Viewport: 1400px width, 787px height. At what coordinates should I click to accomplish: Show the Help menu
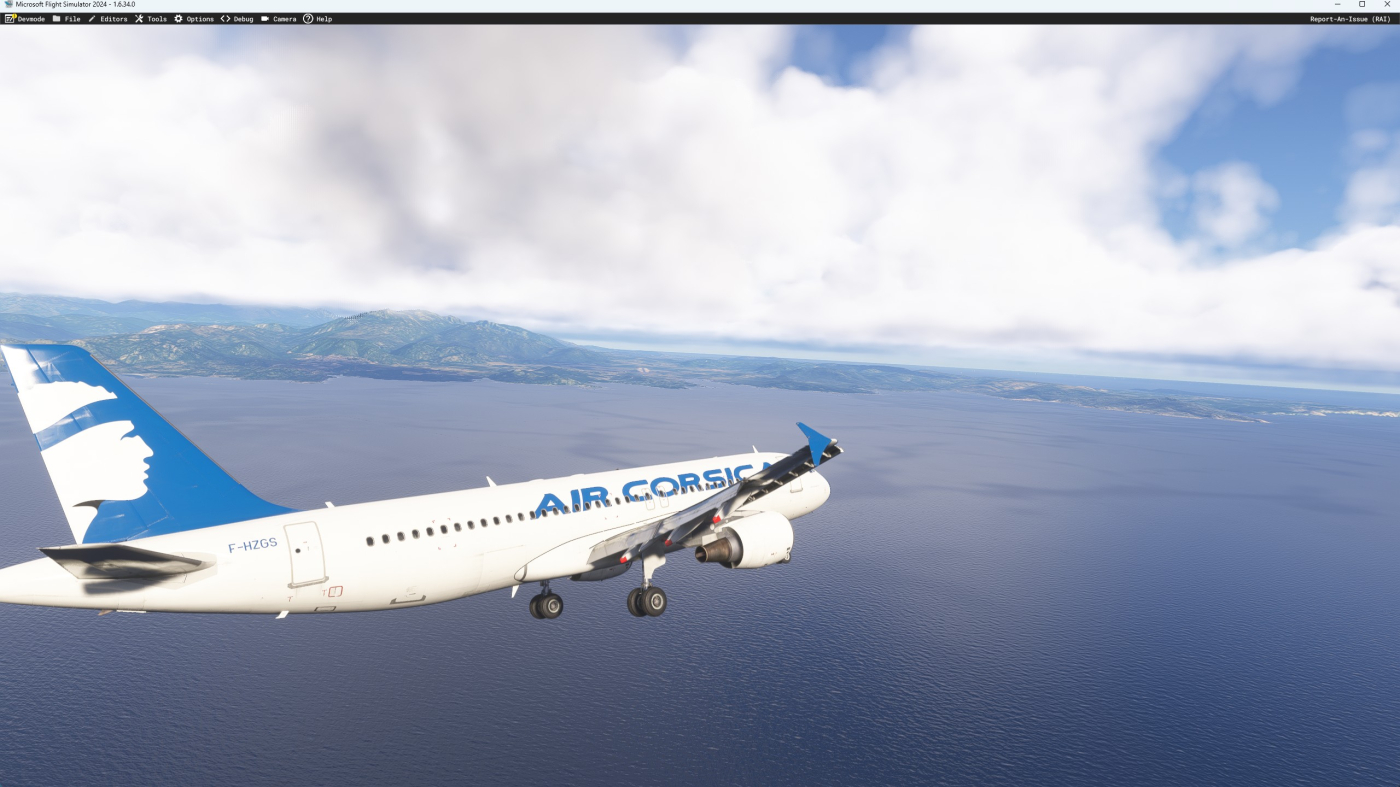[x=318, y=19]
